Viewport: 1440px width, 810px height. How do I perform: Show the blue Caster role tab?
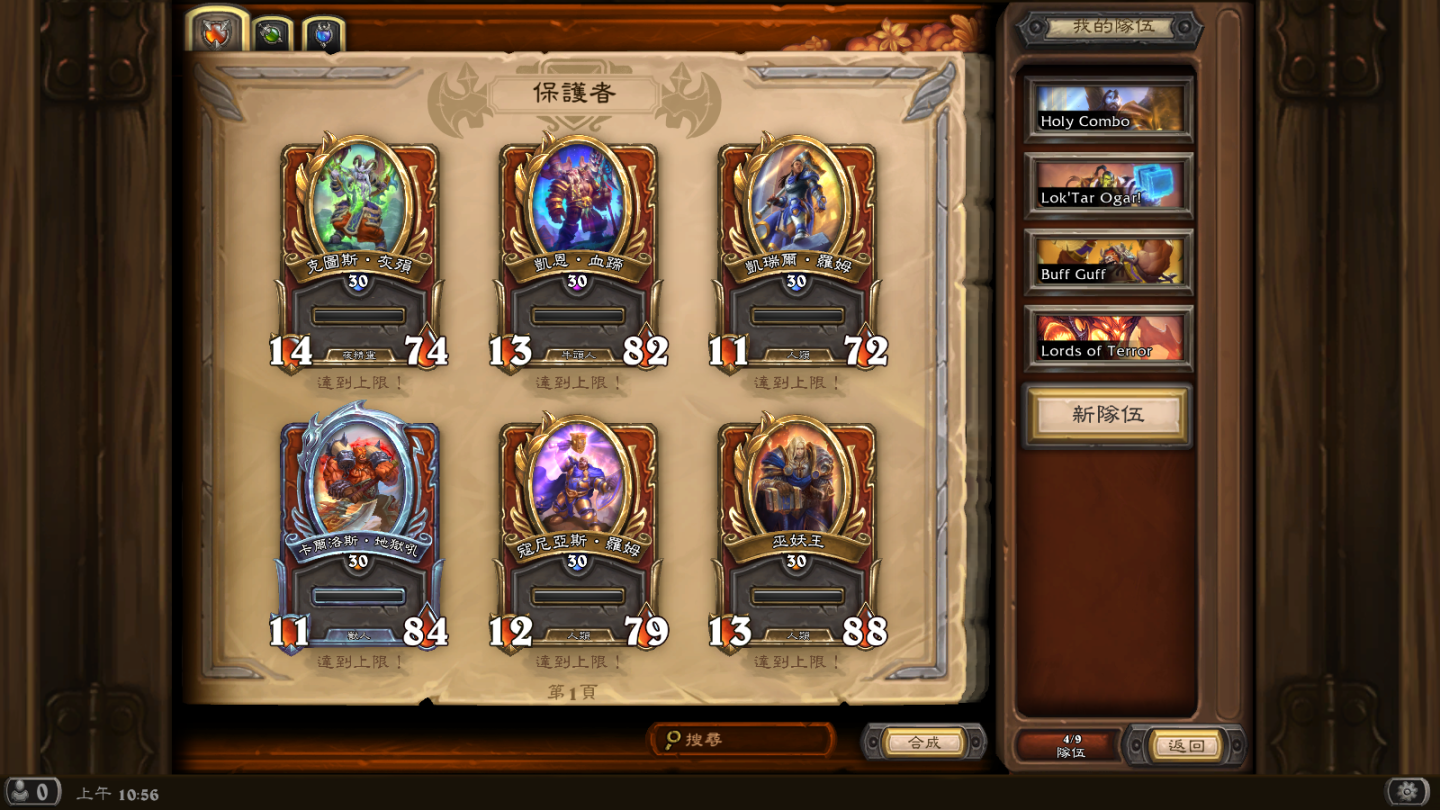[x=323, y=36]
